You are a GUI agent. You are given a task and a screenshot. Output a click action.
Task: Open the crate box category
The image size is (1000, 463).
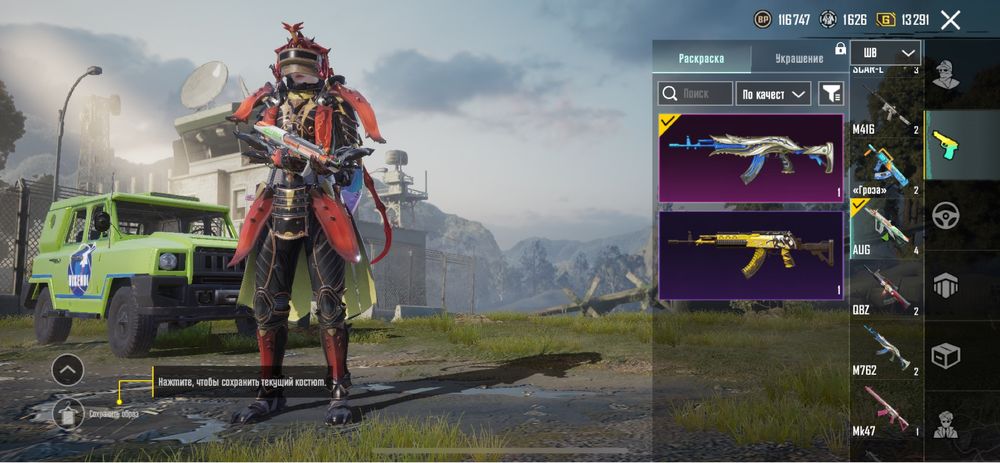click(x=945, y=355)
